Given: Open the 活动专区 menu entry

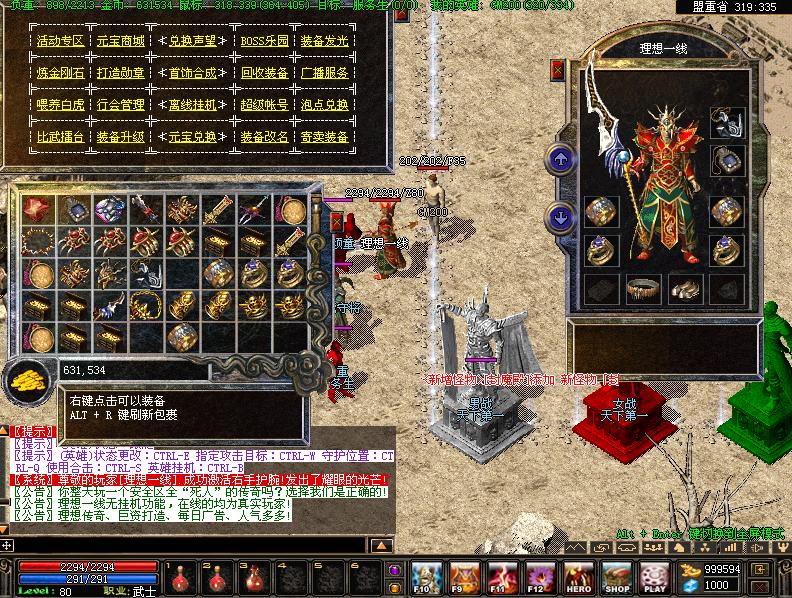Looking at the screenshot, I should coord(60,42).
